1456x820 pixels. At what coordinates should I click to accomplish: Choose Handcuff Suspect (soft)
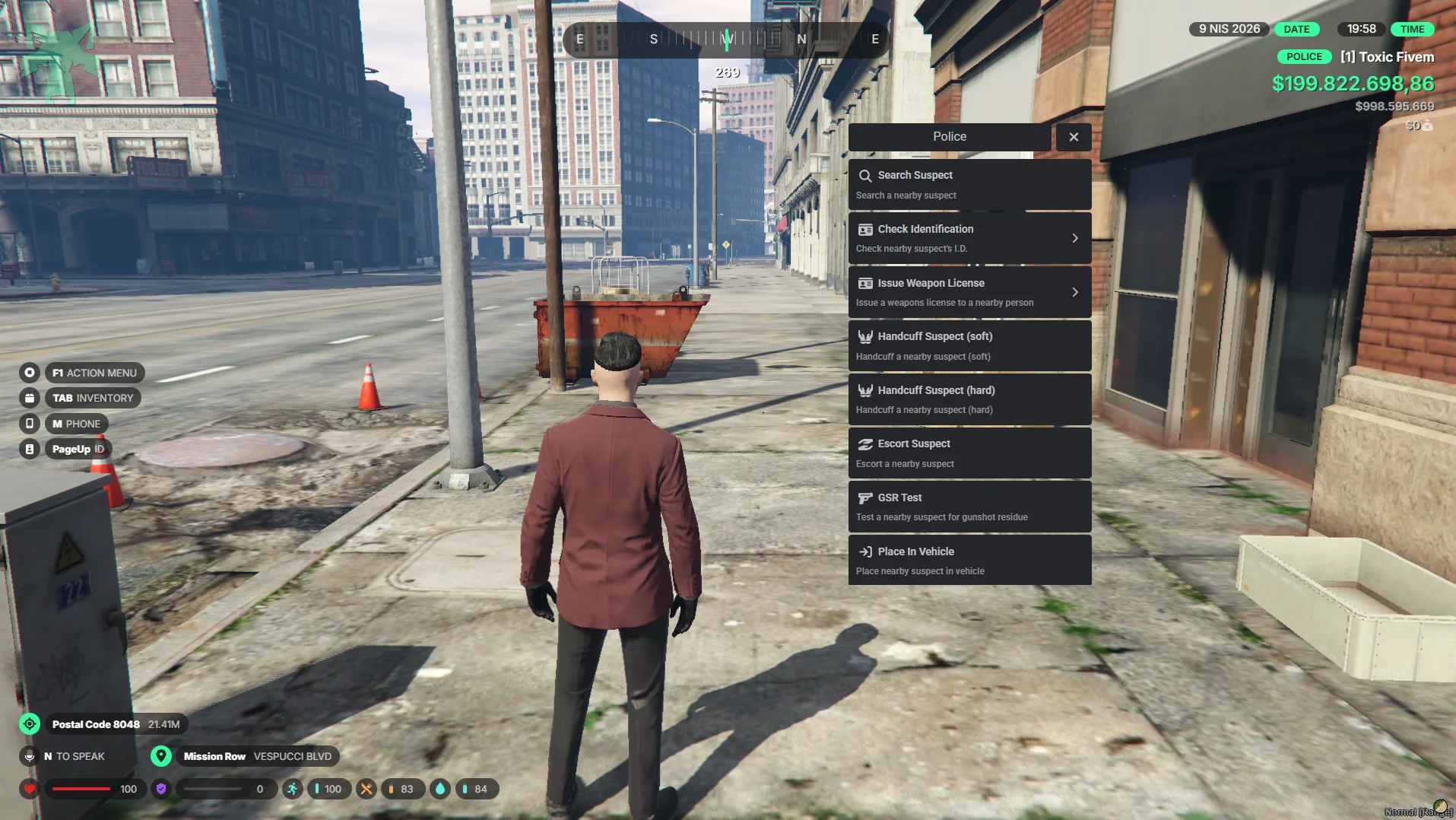(969, 346)
